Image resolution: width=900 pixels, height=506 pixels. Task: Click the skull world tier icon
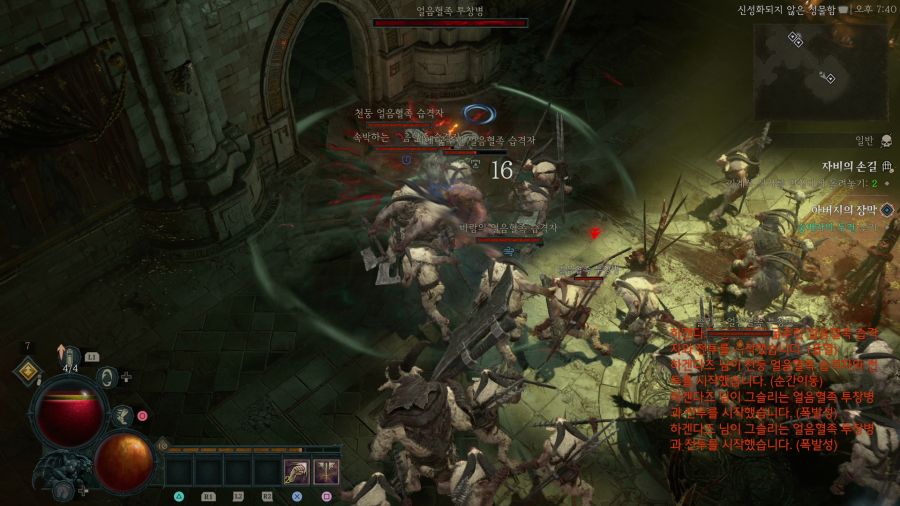[x=886, y=141]
